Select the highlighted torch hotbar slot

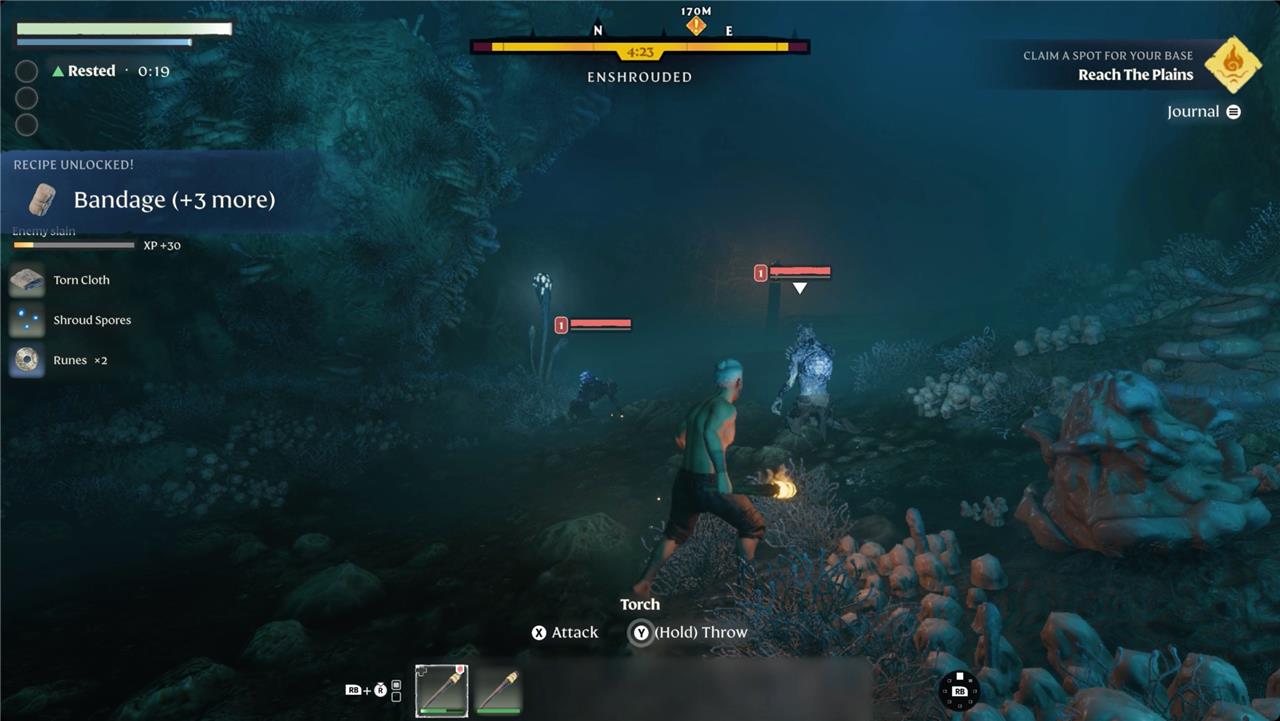tap(441, 690)
